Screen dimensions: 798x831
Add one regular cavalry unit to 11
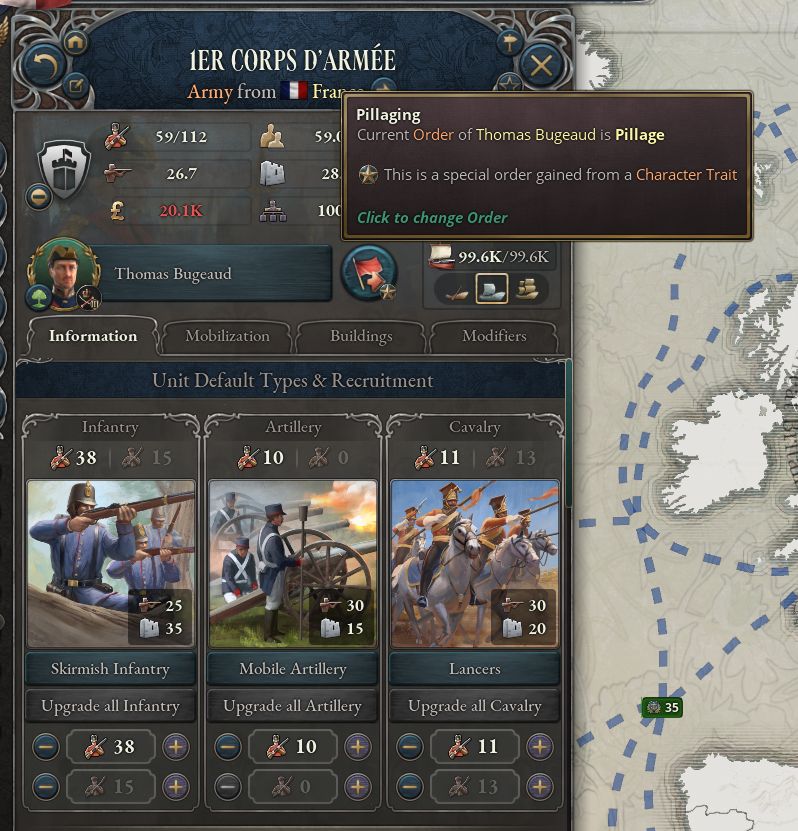tap(539, 747)
